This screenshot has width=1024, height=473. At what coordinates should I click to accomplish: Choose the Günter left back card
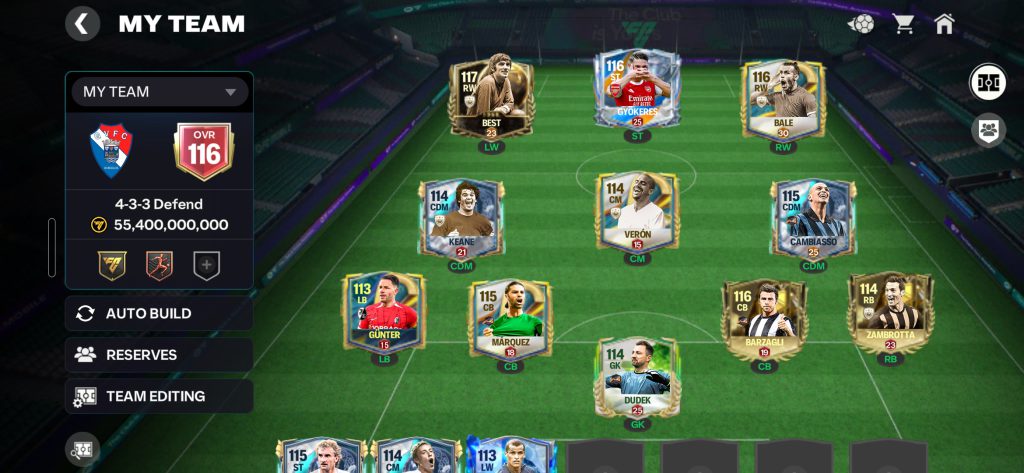(384, 312)
